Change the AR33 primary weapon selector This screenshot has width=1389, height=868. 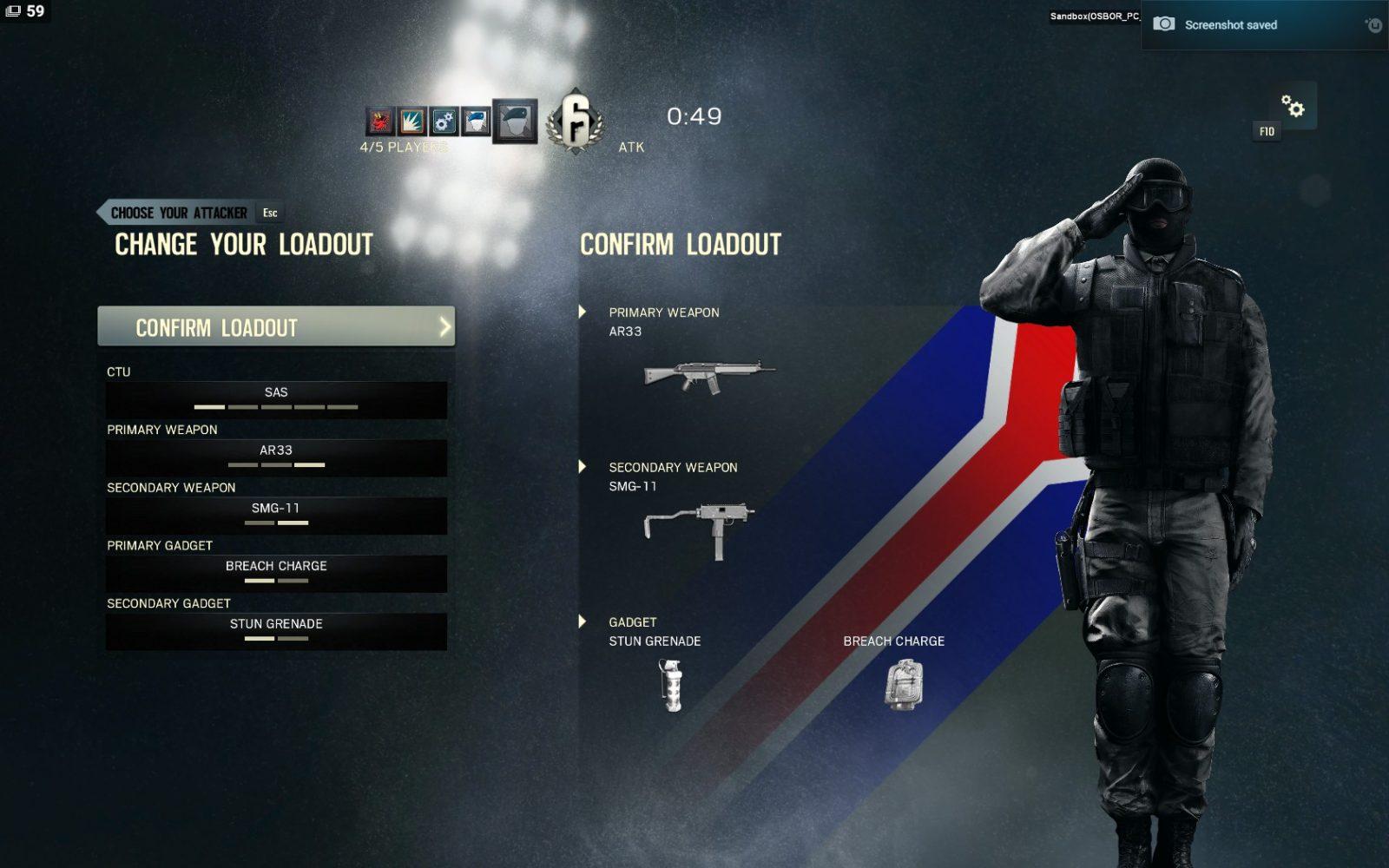coord(276,457)
